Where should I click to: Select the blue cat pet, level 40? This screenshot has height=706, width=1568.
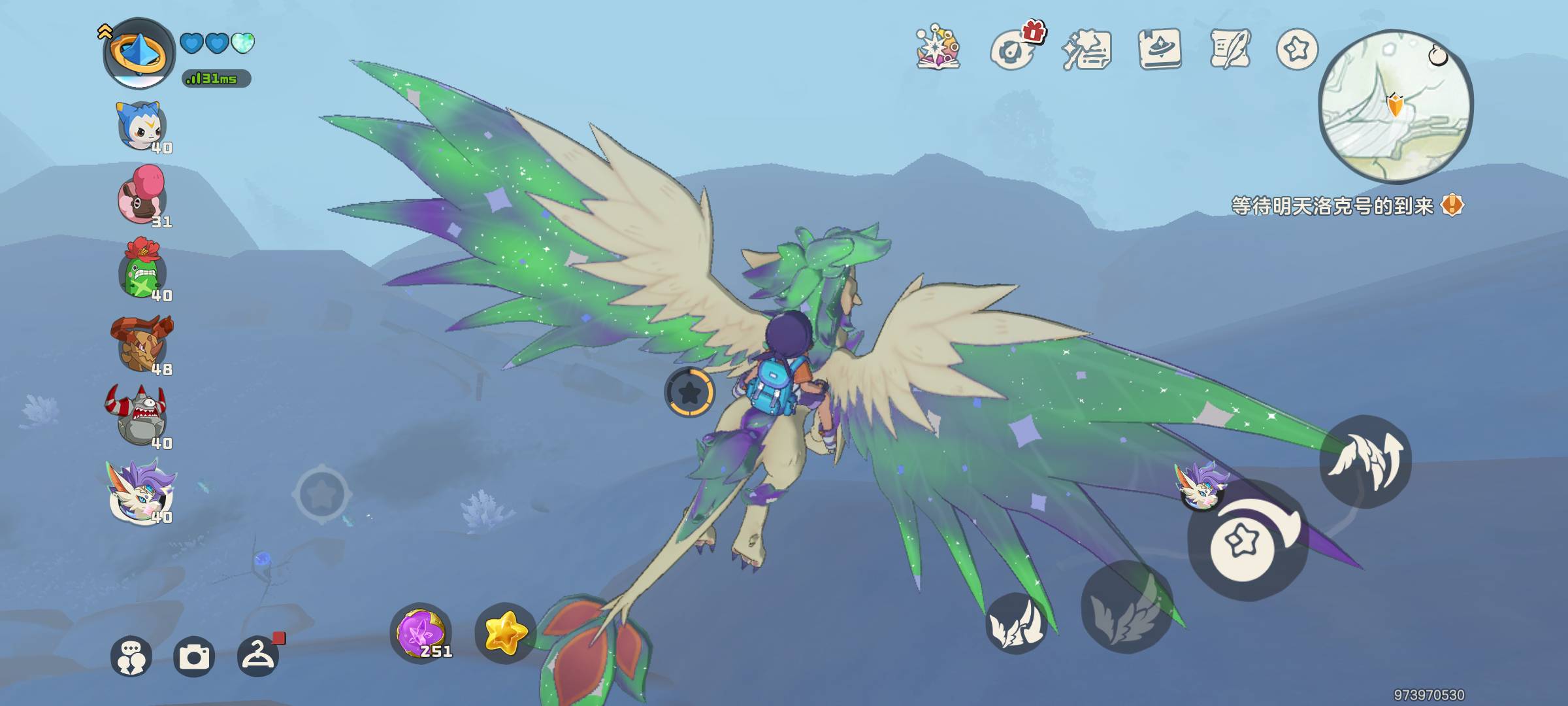(x=142, y=127)
